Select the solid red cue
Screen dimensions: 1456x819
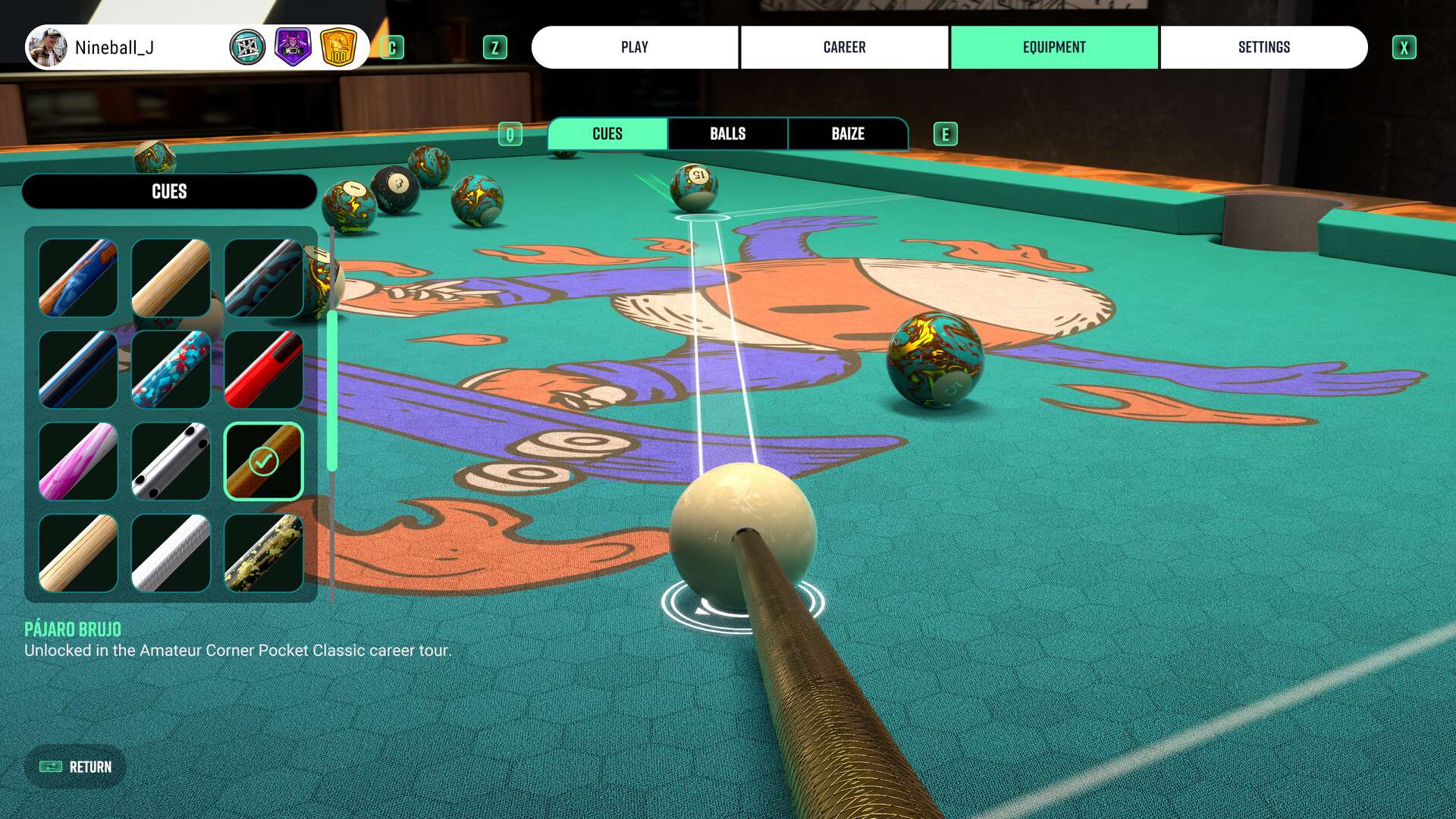pos(264,369)
